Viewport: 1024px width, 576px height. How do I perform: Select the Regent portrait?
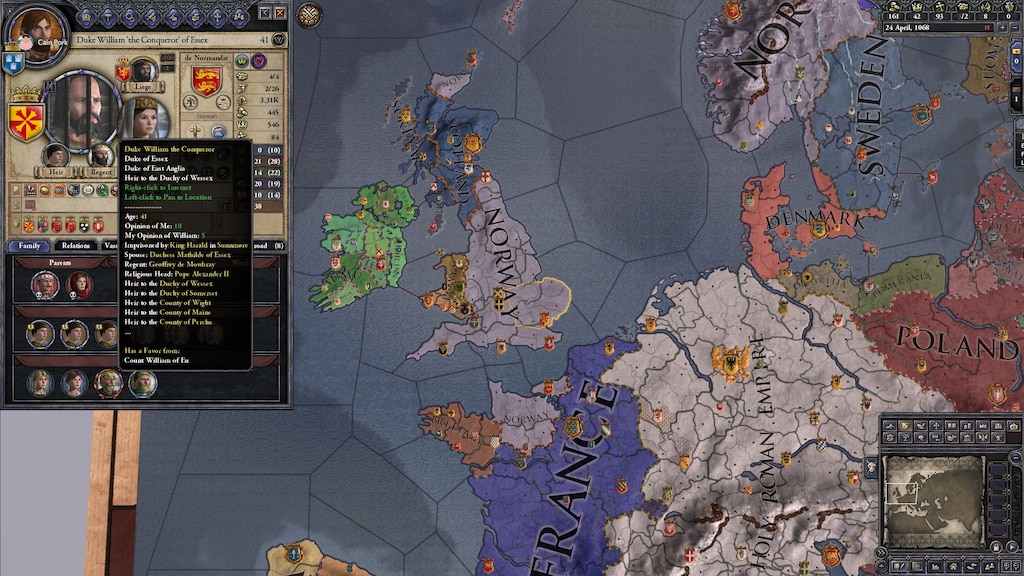point(101,157)
